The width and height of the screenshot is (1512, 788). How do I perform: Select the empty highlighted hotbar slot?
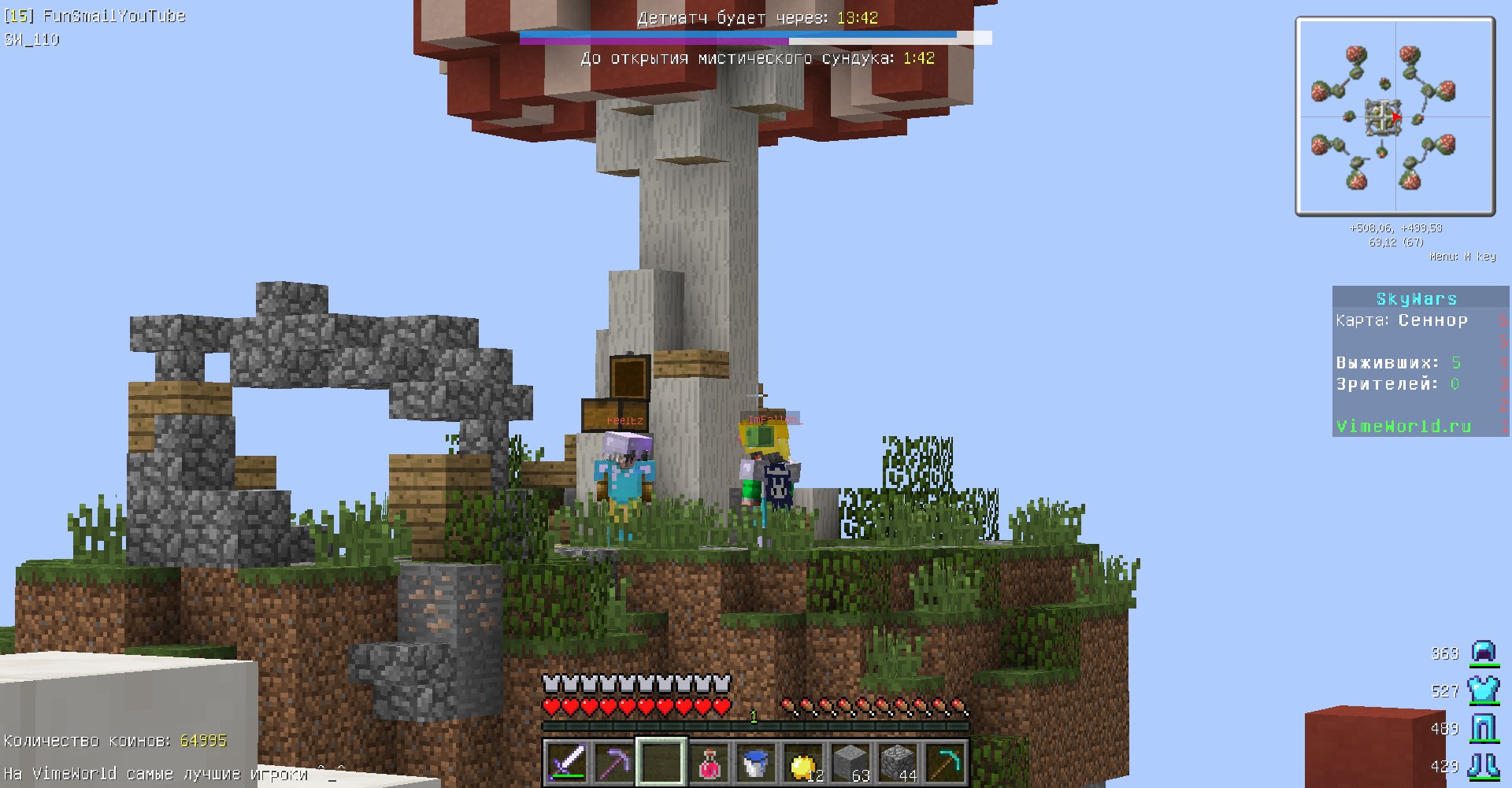click(660, 760)
